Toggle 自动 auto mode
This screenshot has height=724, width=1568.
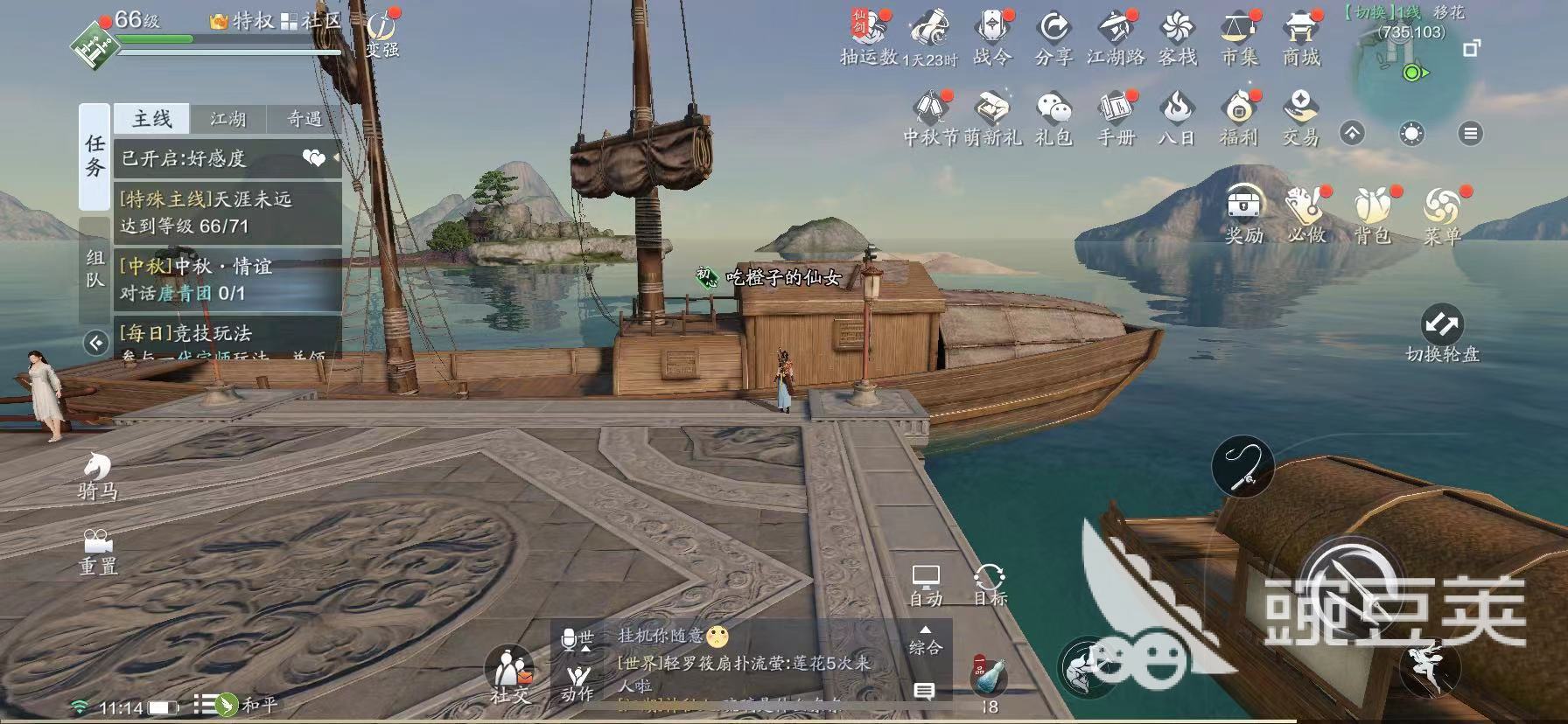pos(926,584)
